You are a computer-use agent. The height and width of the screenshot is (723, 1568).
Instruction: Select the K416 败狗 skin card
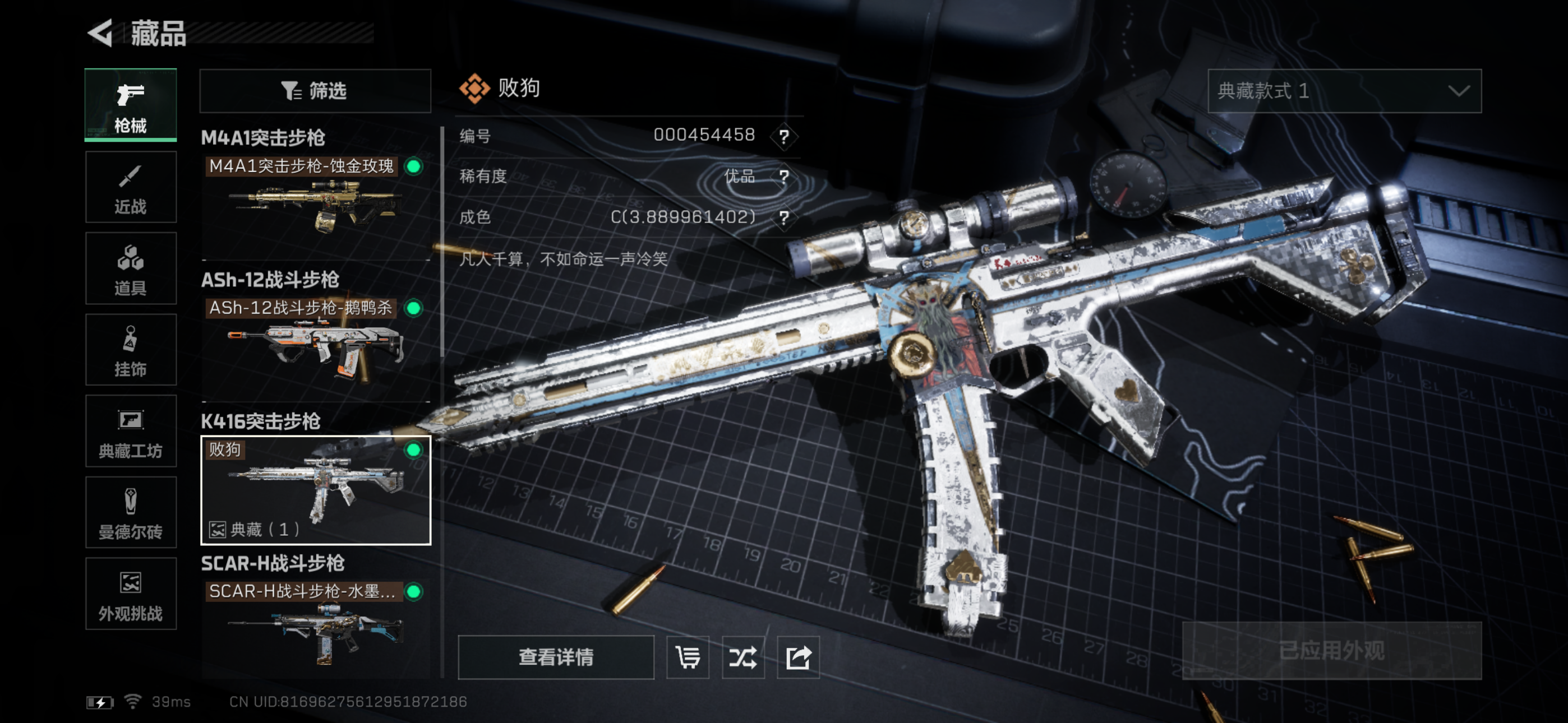[315, 489]
